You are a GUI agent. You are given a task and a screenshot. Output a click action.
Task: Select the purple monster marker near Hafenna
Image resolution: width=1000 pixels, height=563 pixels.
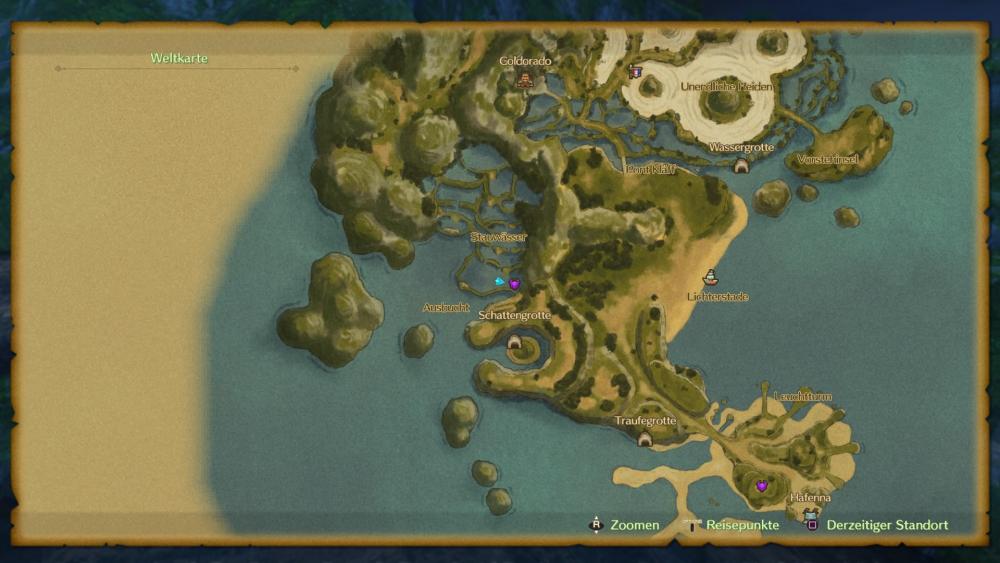(762, 485)
